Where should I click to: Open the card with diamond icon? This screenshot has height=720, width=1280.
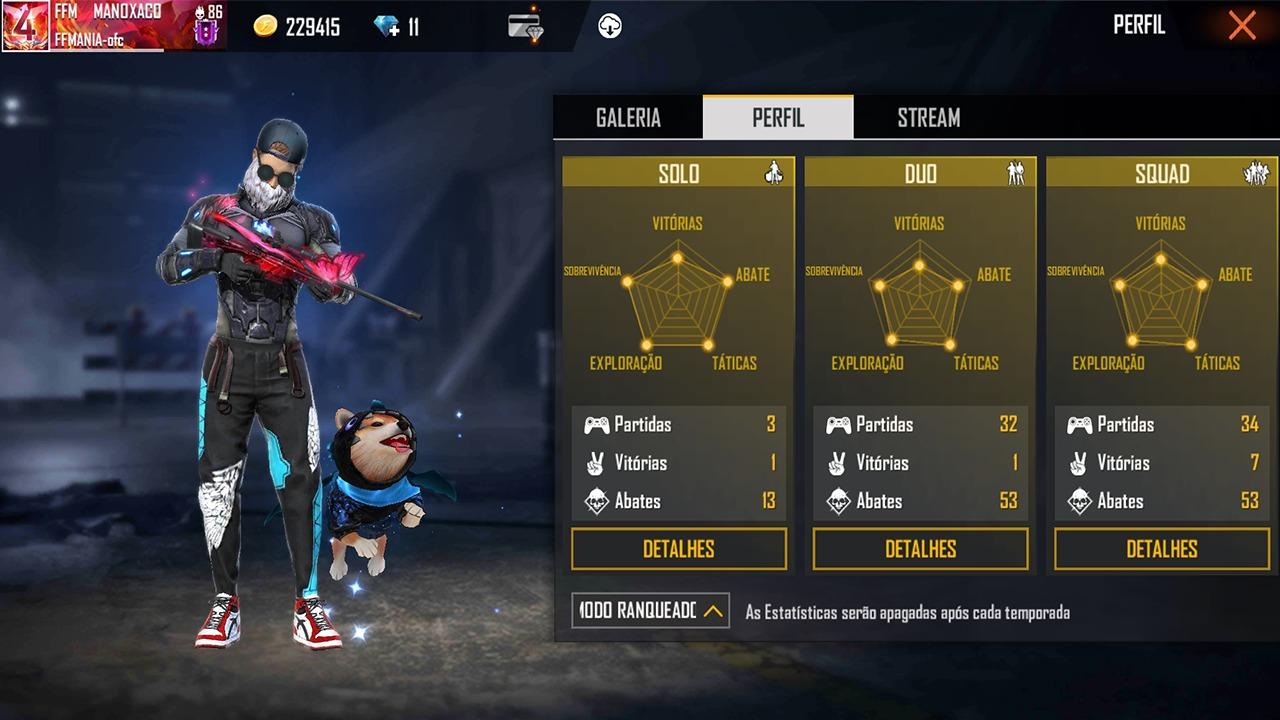525,27
